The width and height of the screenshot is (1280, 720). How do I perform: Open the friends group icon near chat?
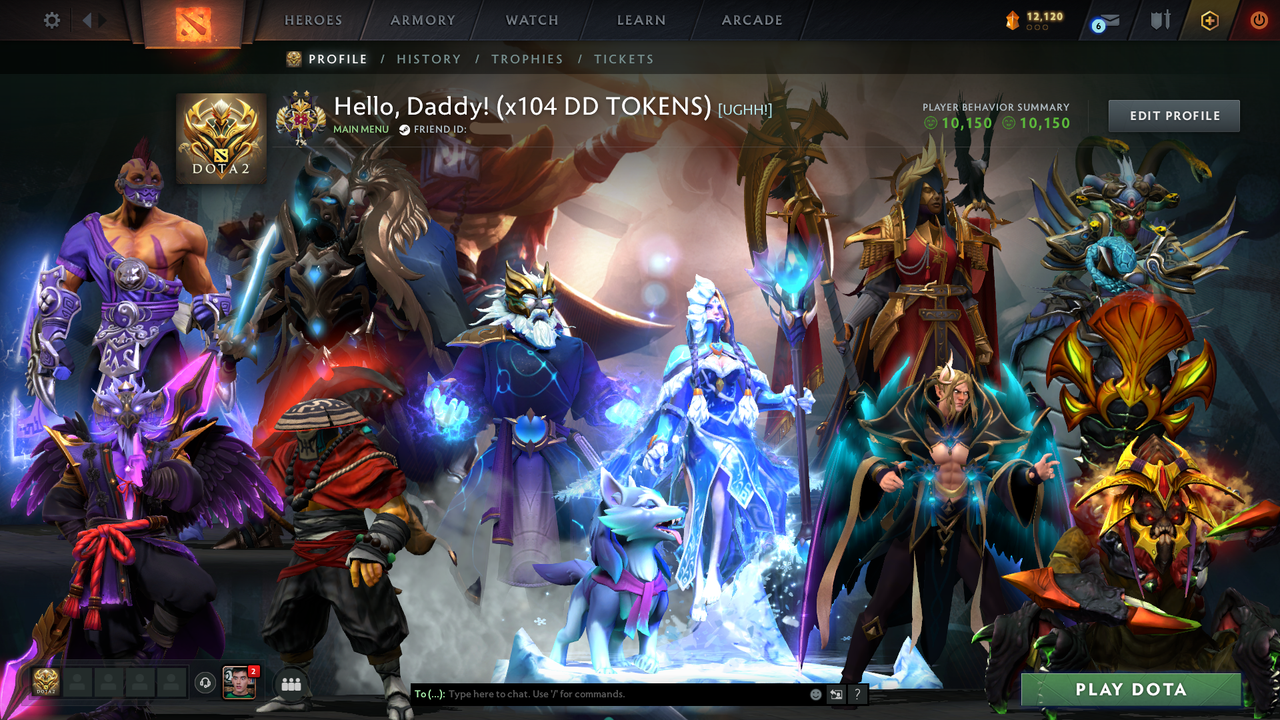(289, 682)
